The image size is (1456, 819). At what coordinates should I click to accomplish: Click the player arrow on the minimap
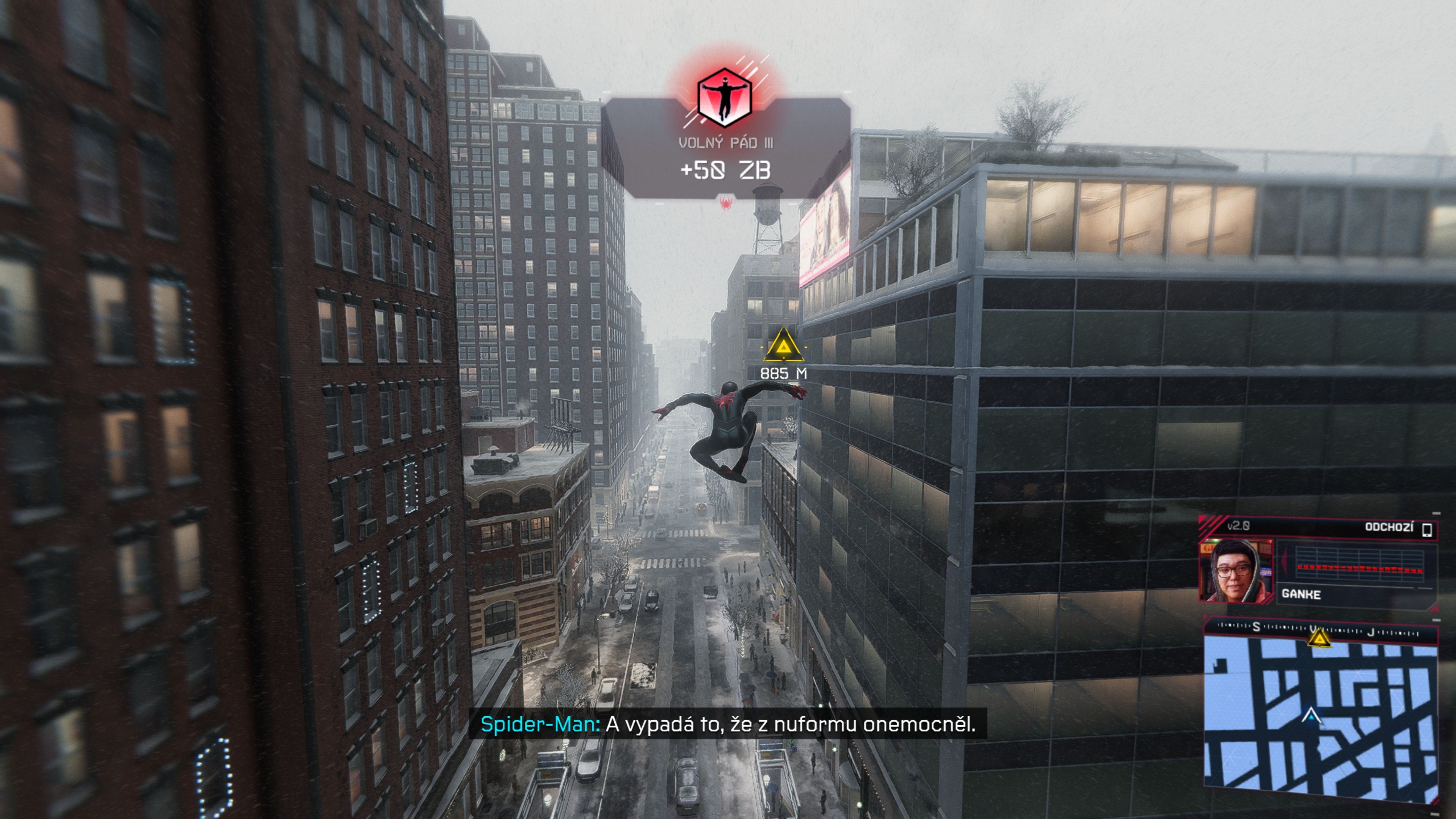tap(1311, 717)
